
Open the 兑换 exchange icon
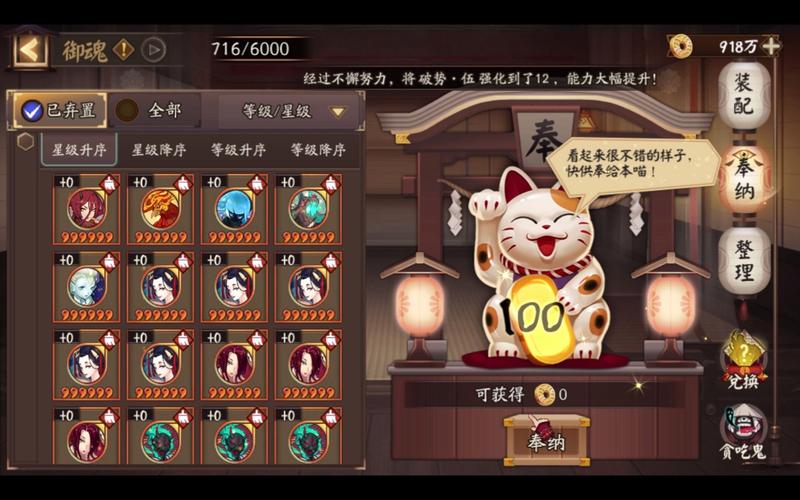[744, 358]
